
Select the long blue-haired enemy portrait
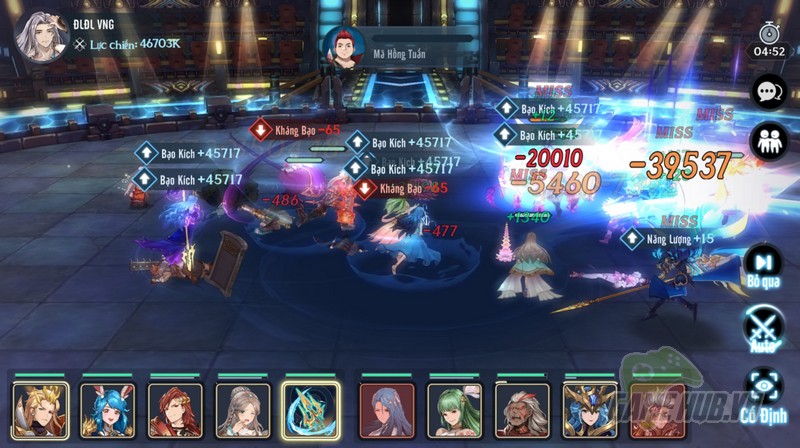click(387, 411)
